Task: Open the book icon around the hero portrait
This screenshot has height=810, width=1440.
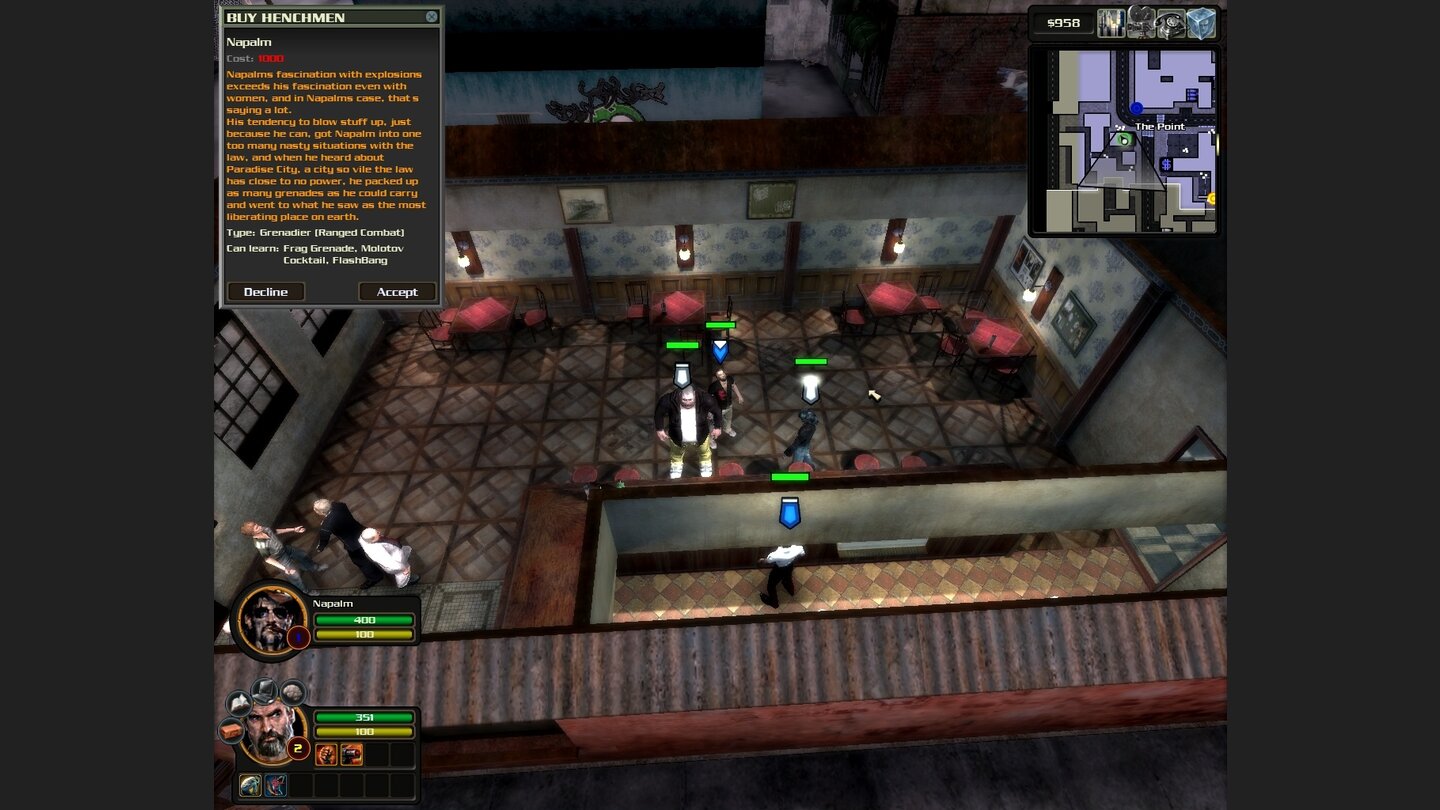Action: [237, 706]
